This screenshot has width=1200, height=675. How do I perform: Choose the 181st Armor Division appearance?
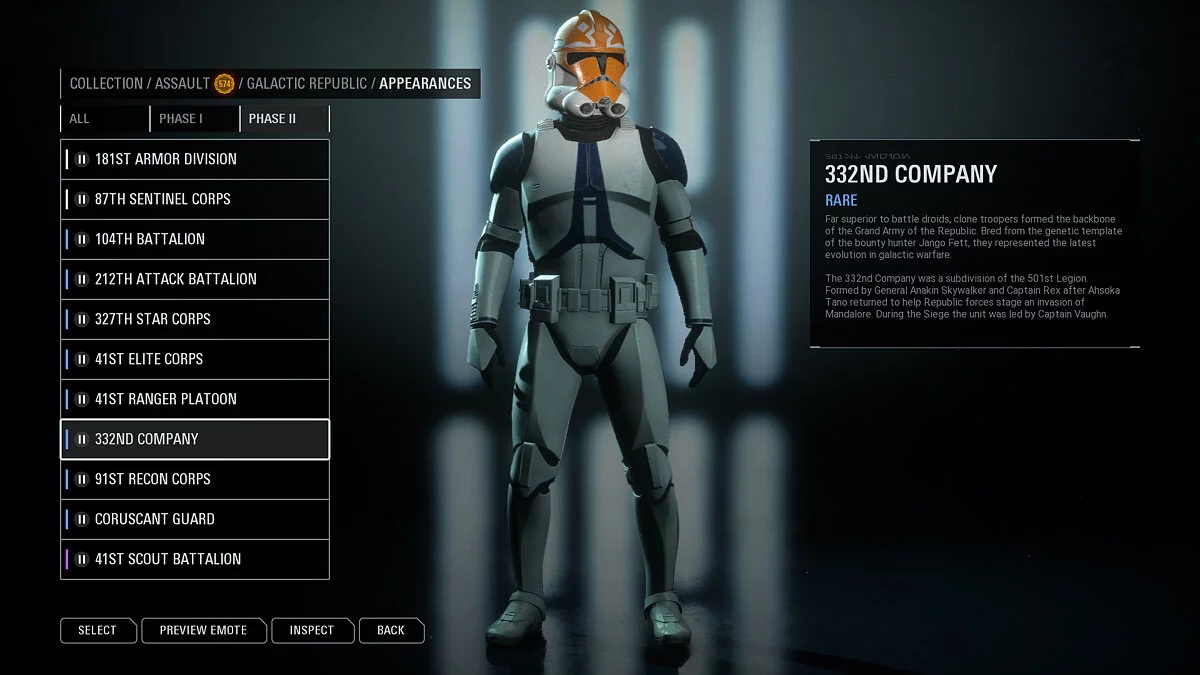click(x=195, y=159)
